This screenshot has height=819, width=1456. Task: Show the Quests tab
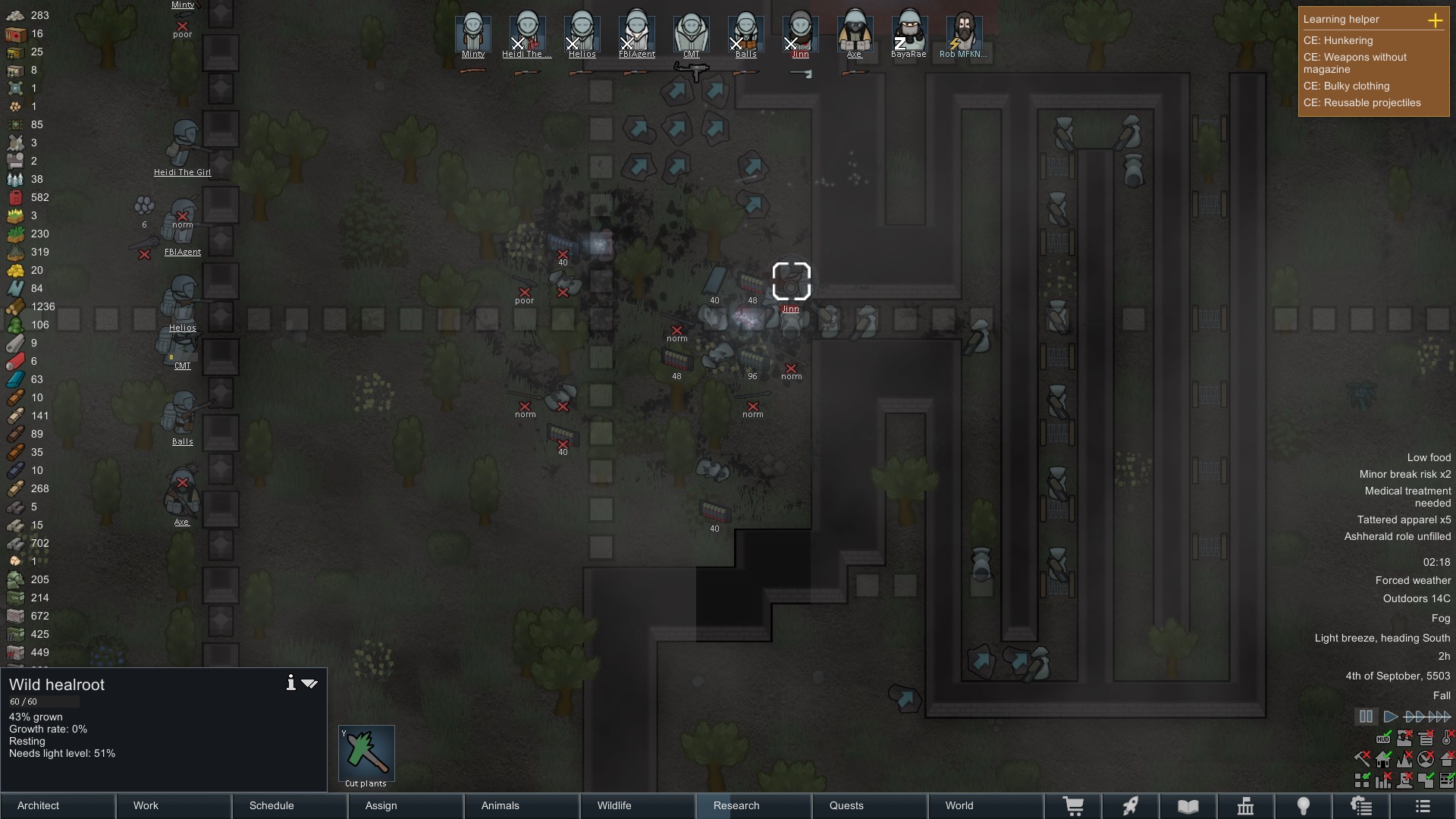[x=869, y=805]
